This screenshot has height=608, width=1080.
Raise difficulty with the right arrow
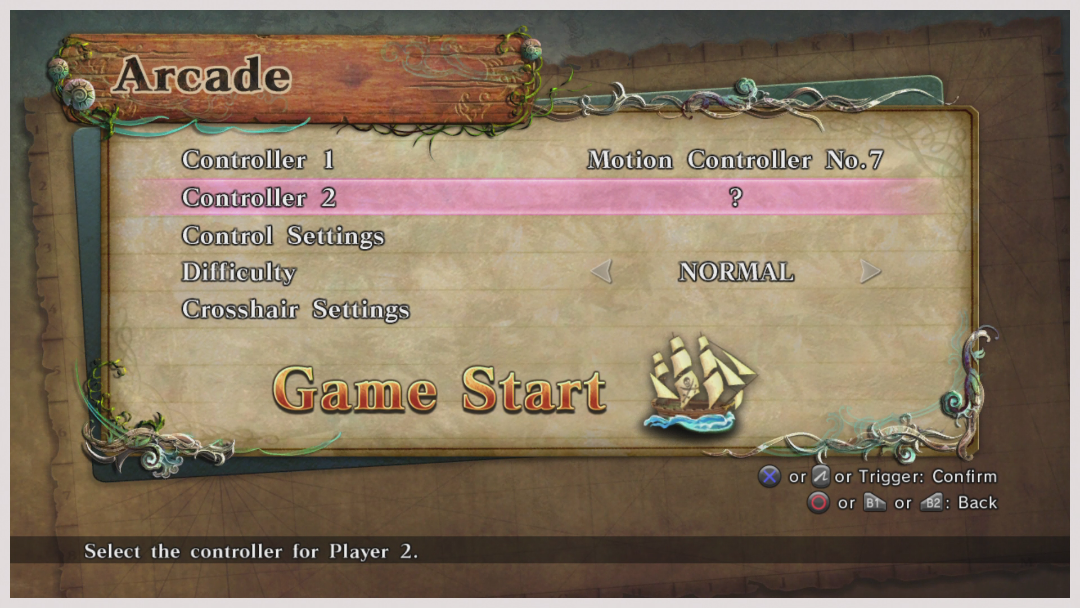click(870, 272)
